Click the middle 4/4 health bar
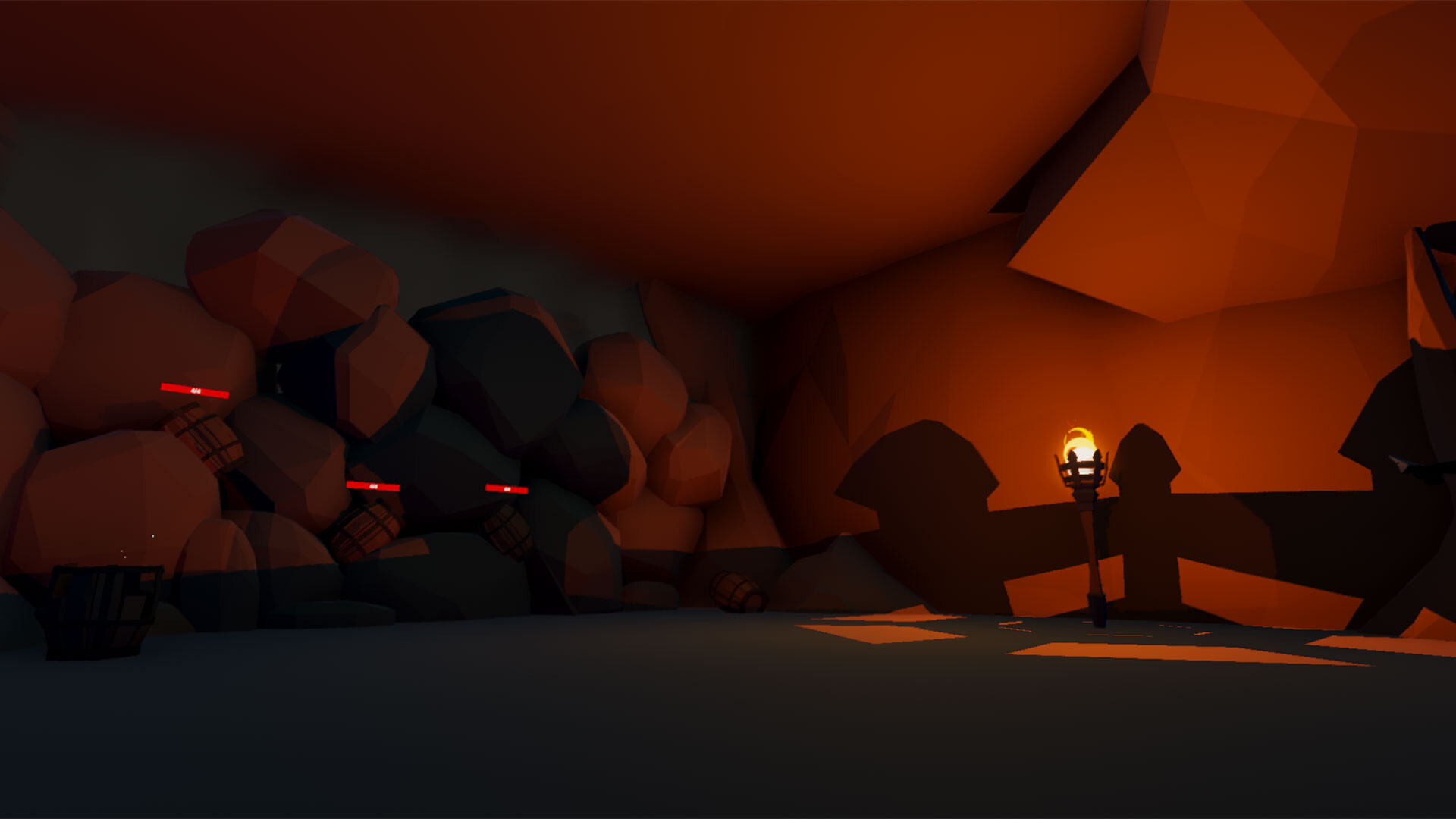 pos(373,488)
